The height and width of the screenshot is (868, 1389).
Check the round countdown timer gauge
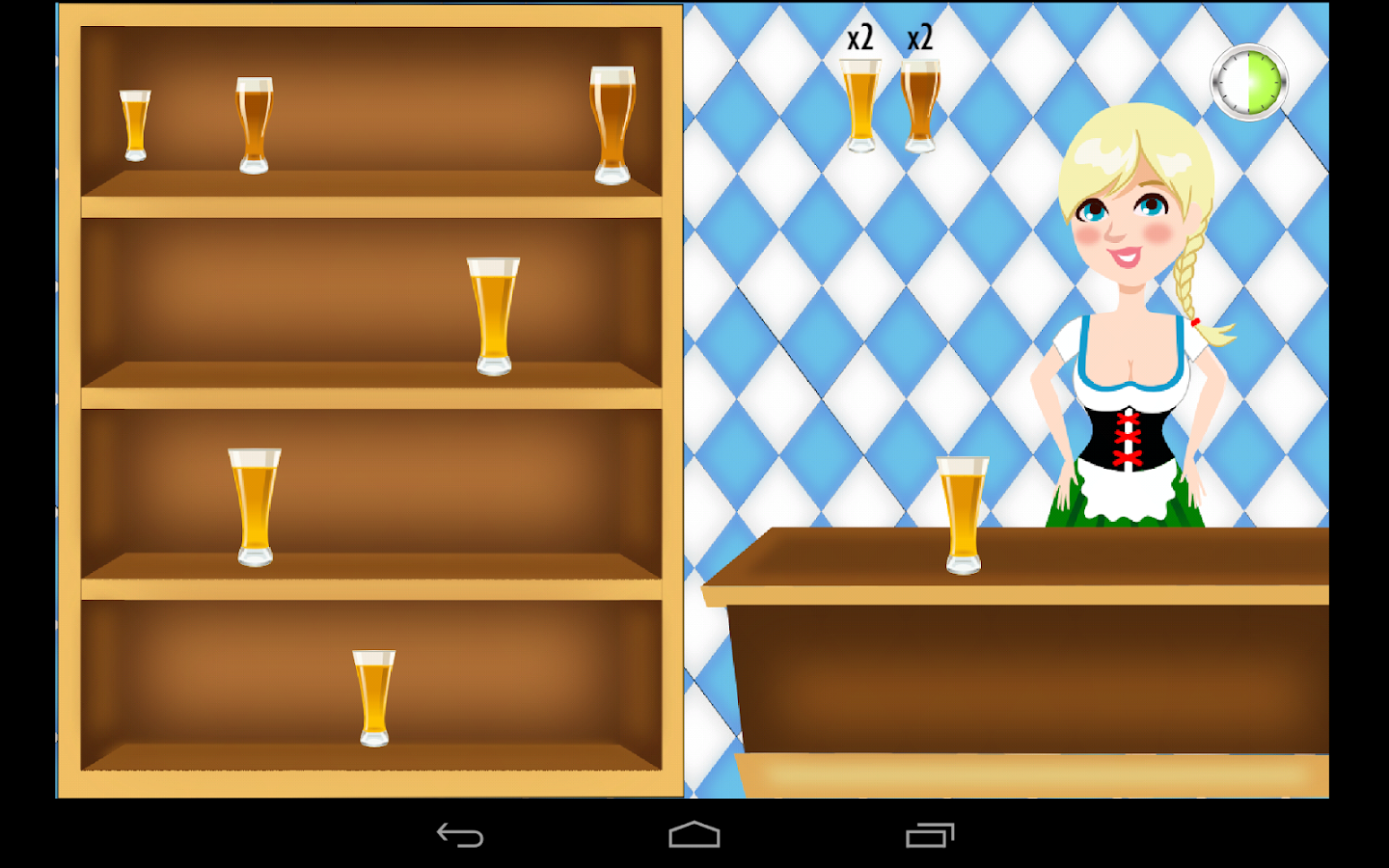pyautogui.click(x=1247, y=82)
